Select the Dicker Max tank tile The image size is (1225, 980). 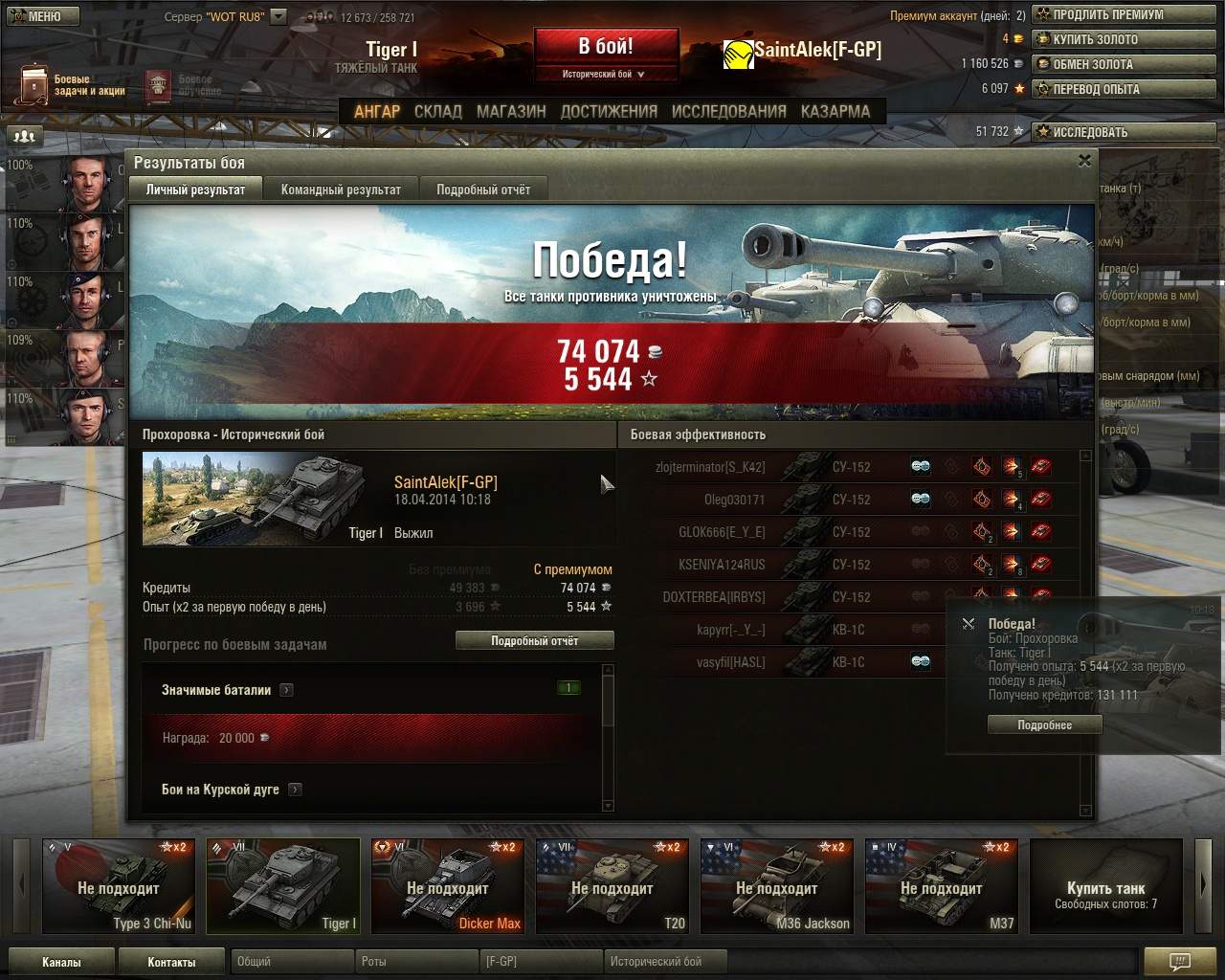pyautogui.click(x=448, y=887)
